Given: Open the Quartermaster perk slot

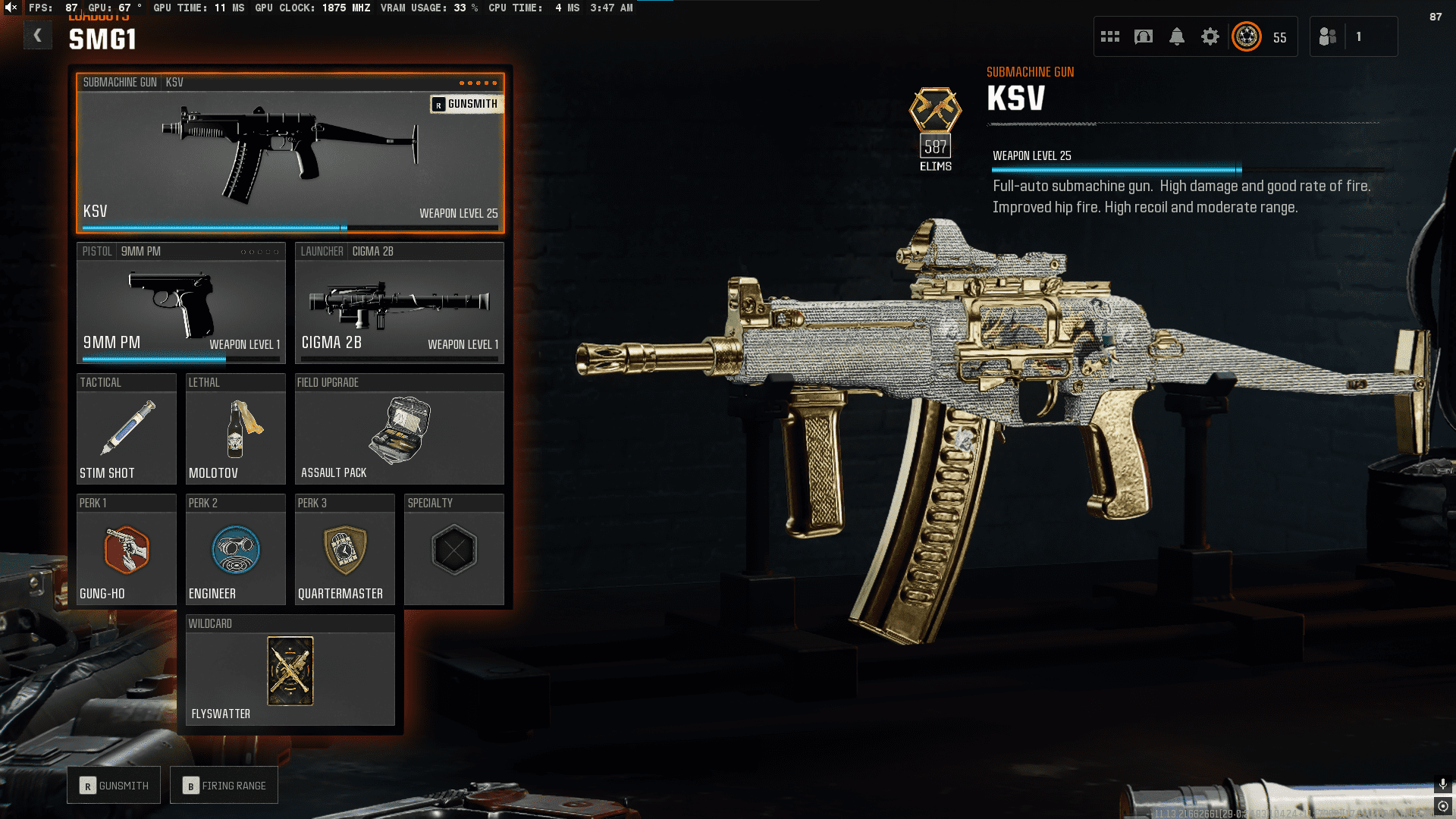Looking at the screenshot, I should click(x=344, y=551).
